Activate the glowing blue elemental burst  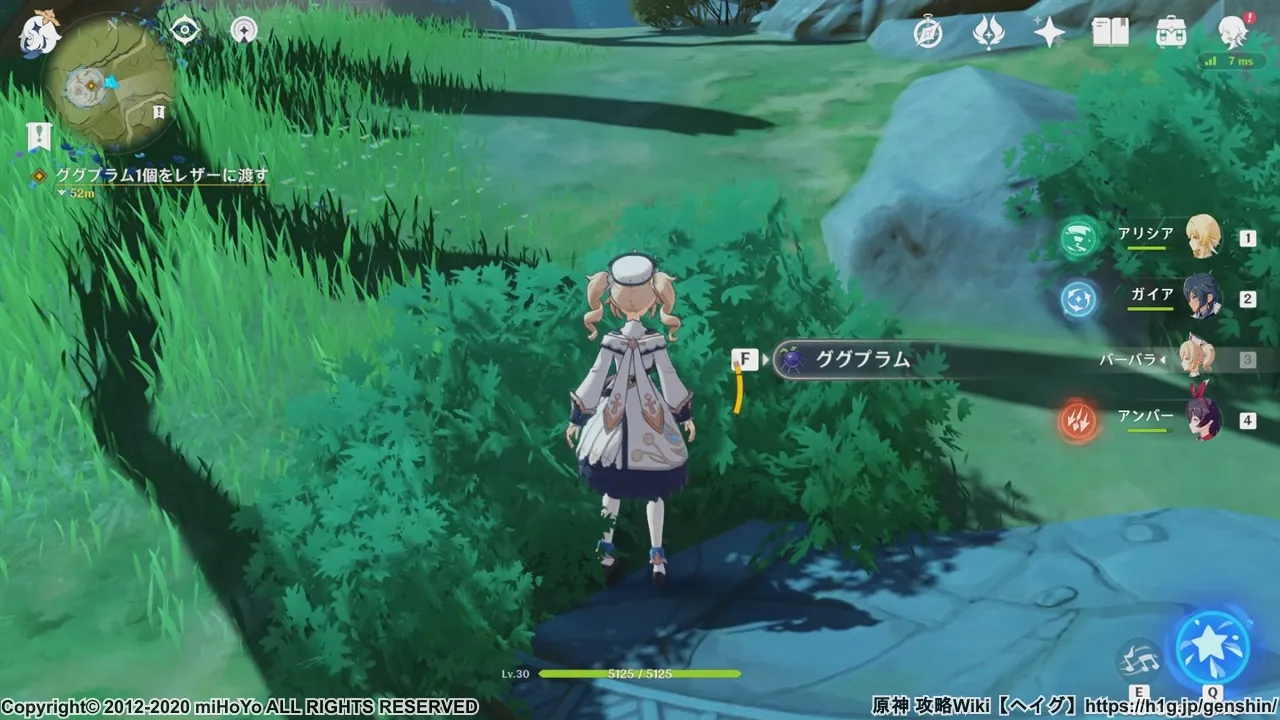(1213, 647)
